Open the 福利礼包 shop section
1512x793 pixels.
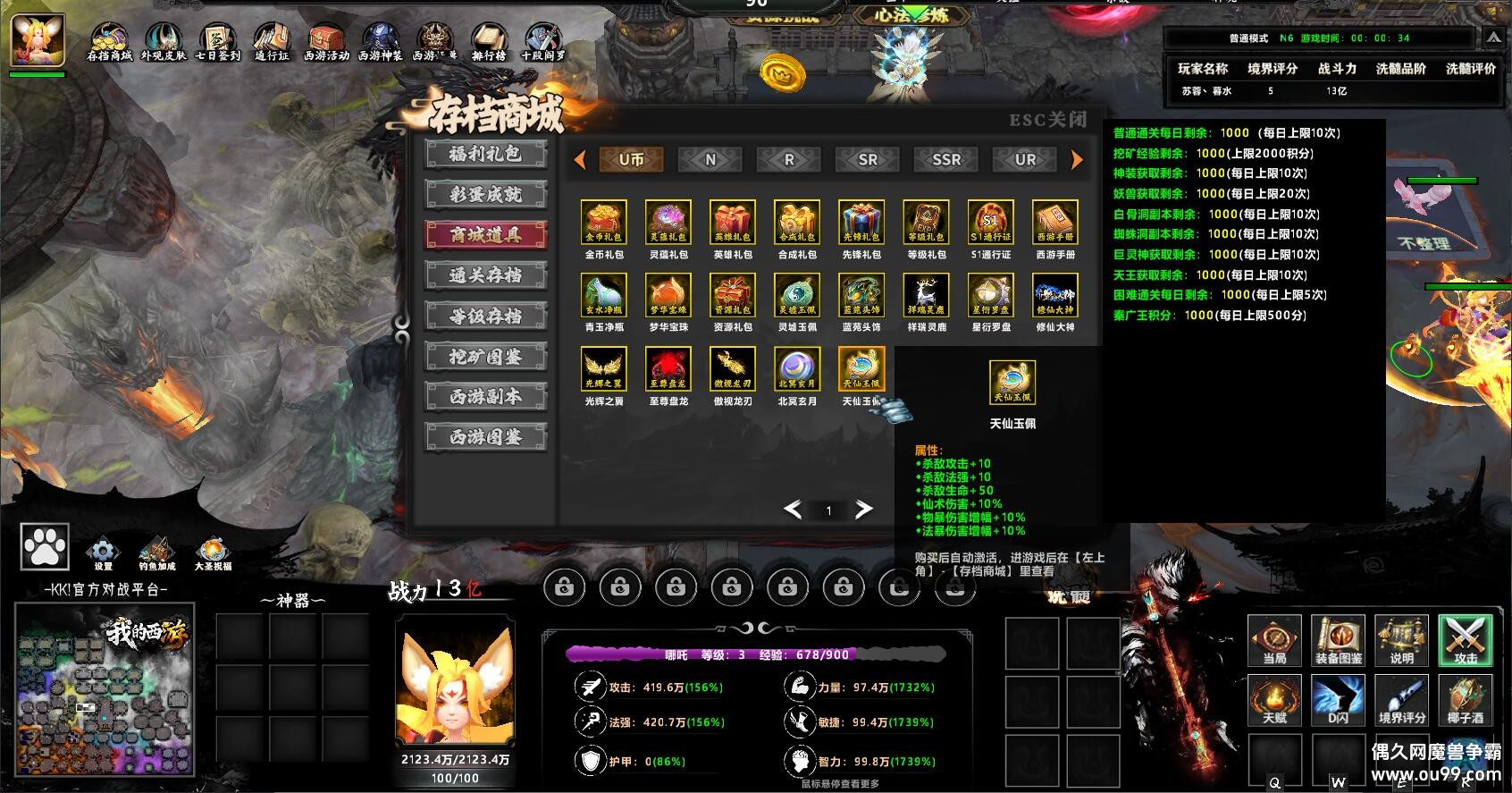pos(485,154)
